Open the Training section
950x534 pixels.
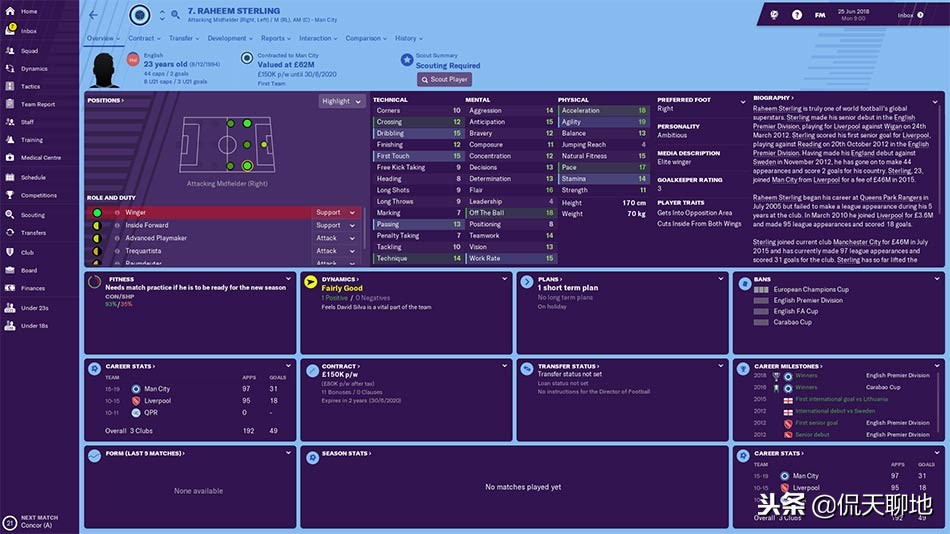pos(32,140)
